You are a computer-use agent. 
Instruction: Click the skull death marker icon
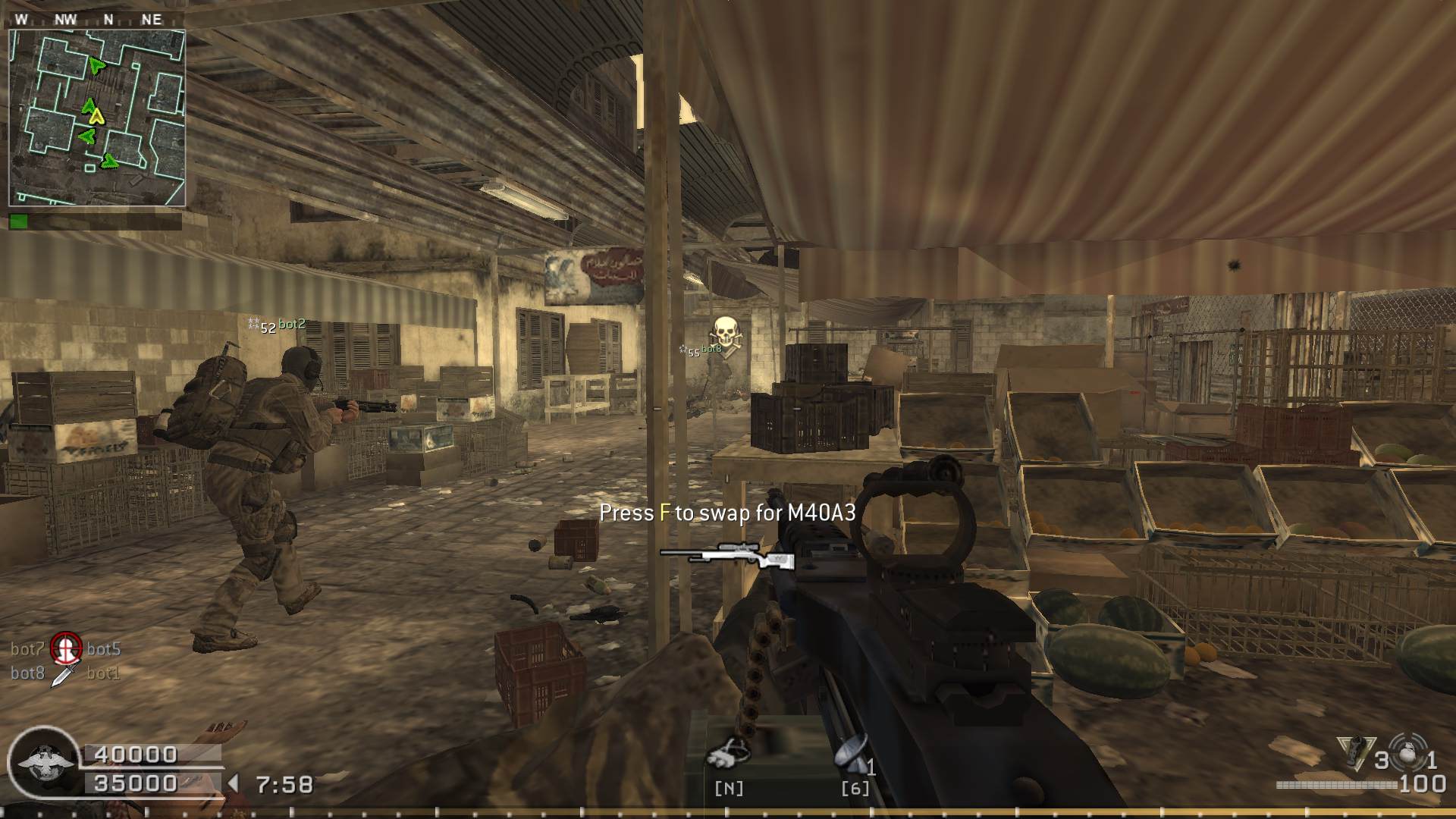[726, 334]
